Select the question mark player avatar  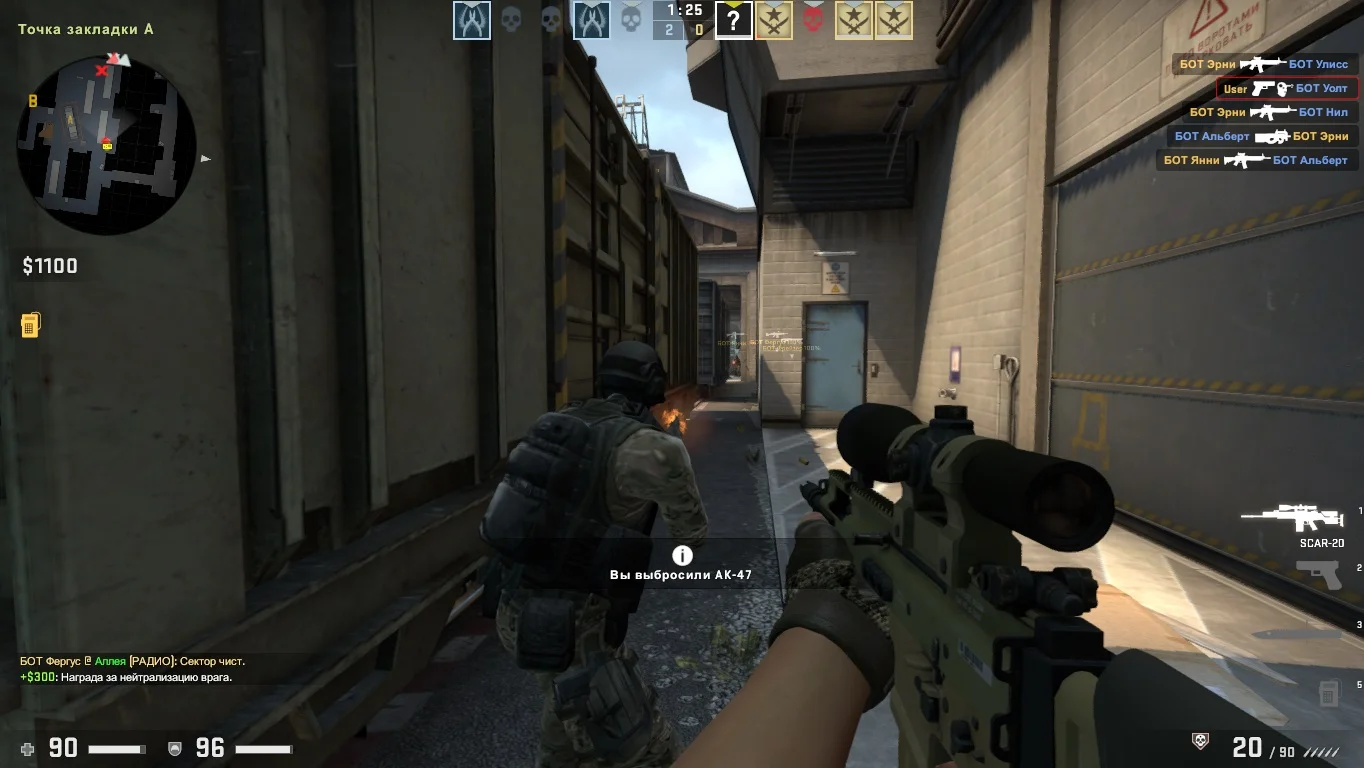[x=733, y=20]
